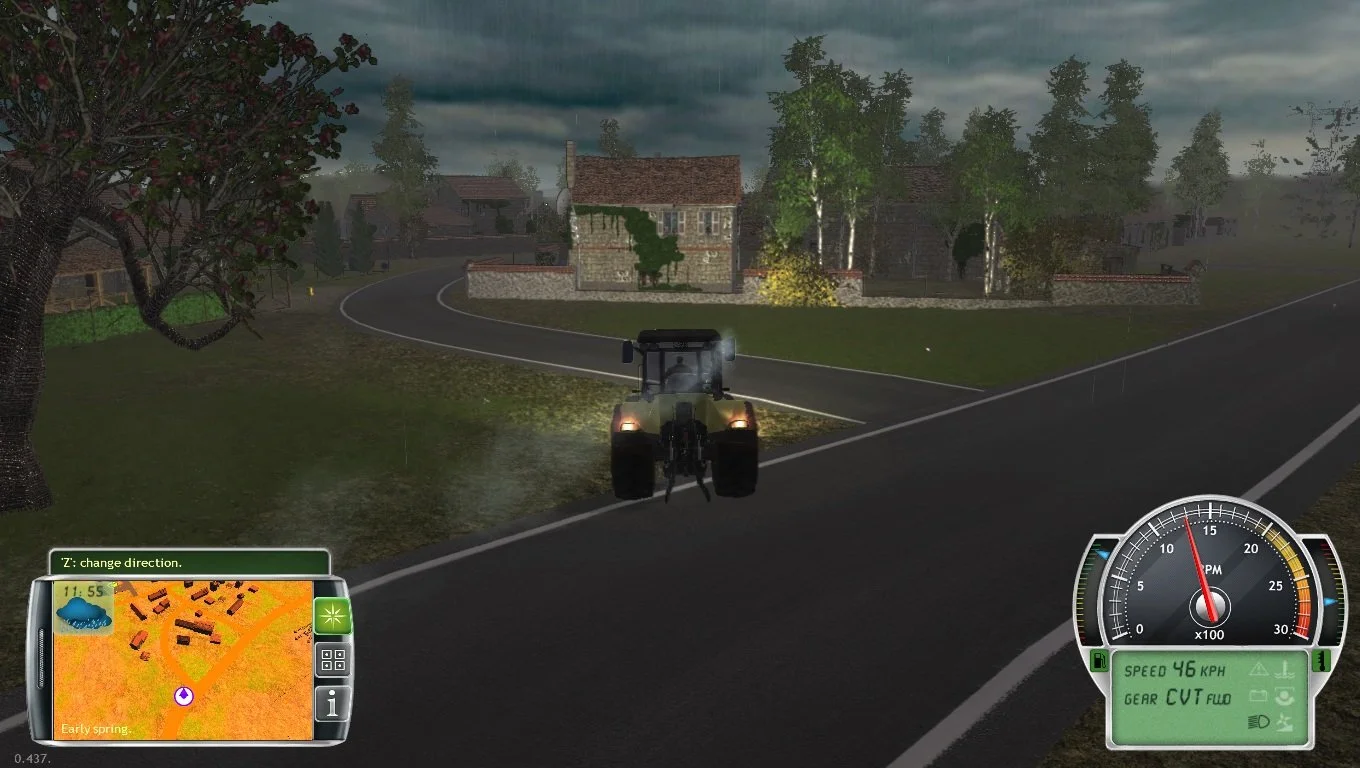Click the warning triangle on the dashboard display
1360x768 pixels.
tap(1259, 671)
